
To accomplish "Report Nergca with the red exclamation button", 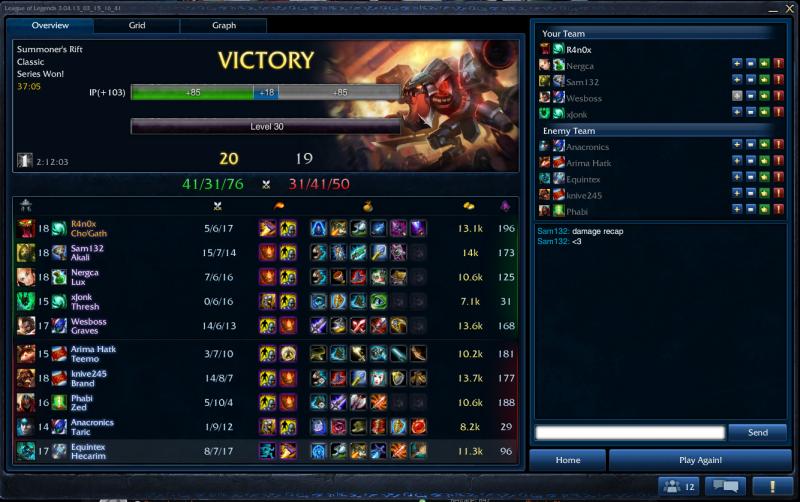I will coord(777,65).
